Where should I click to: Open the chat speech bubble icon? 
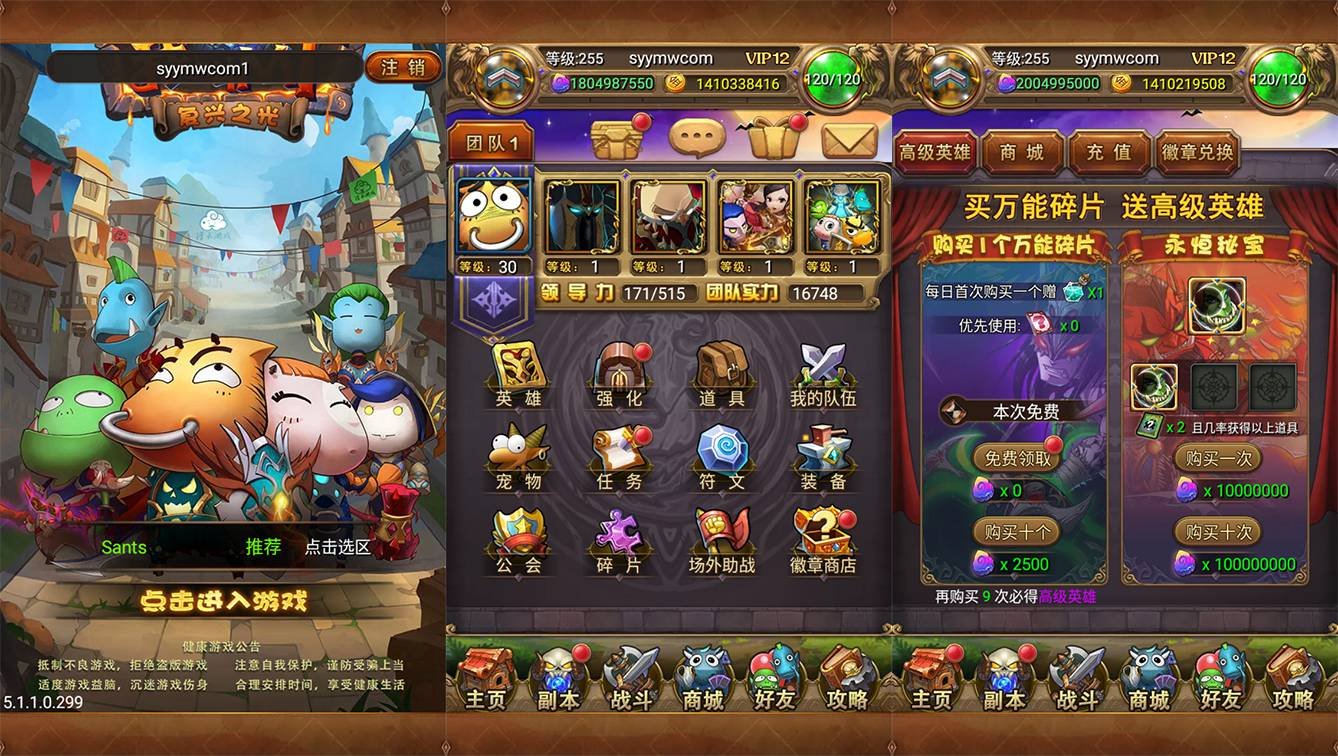[x=696, y=139]
